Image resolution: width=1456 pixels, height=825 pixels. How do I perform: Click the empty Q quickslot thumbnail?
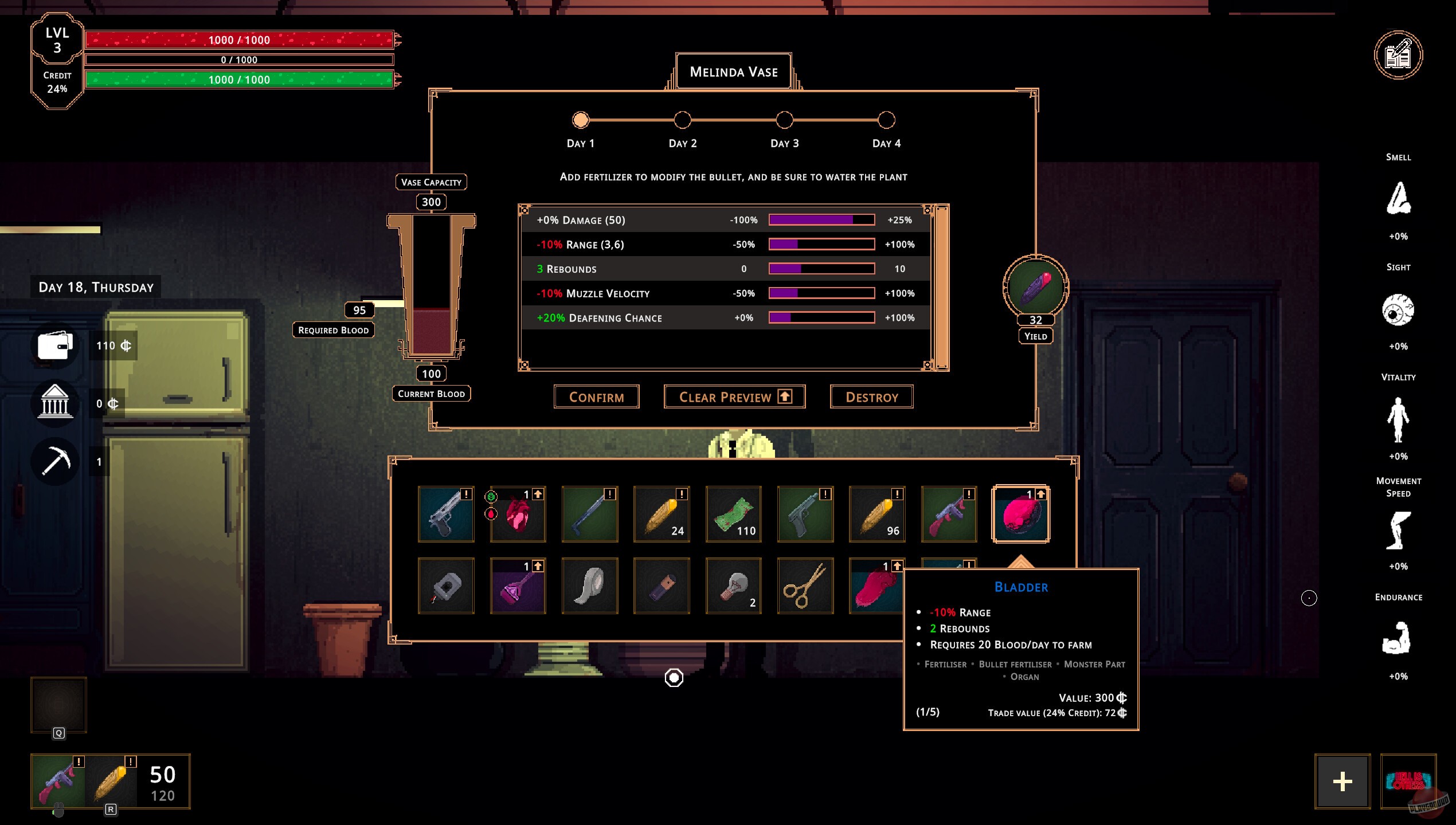coord(57,705)
